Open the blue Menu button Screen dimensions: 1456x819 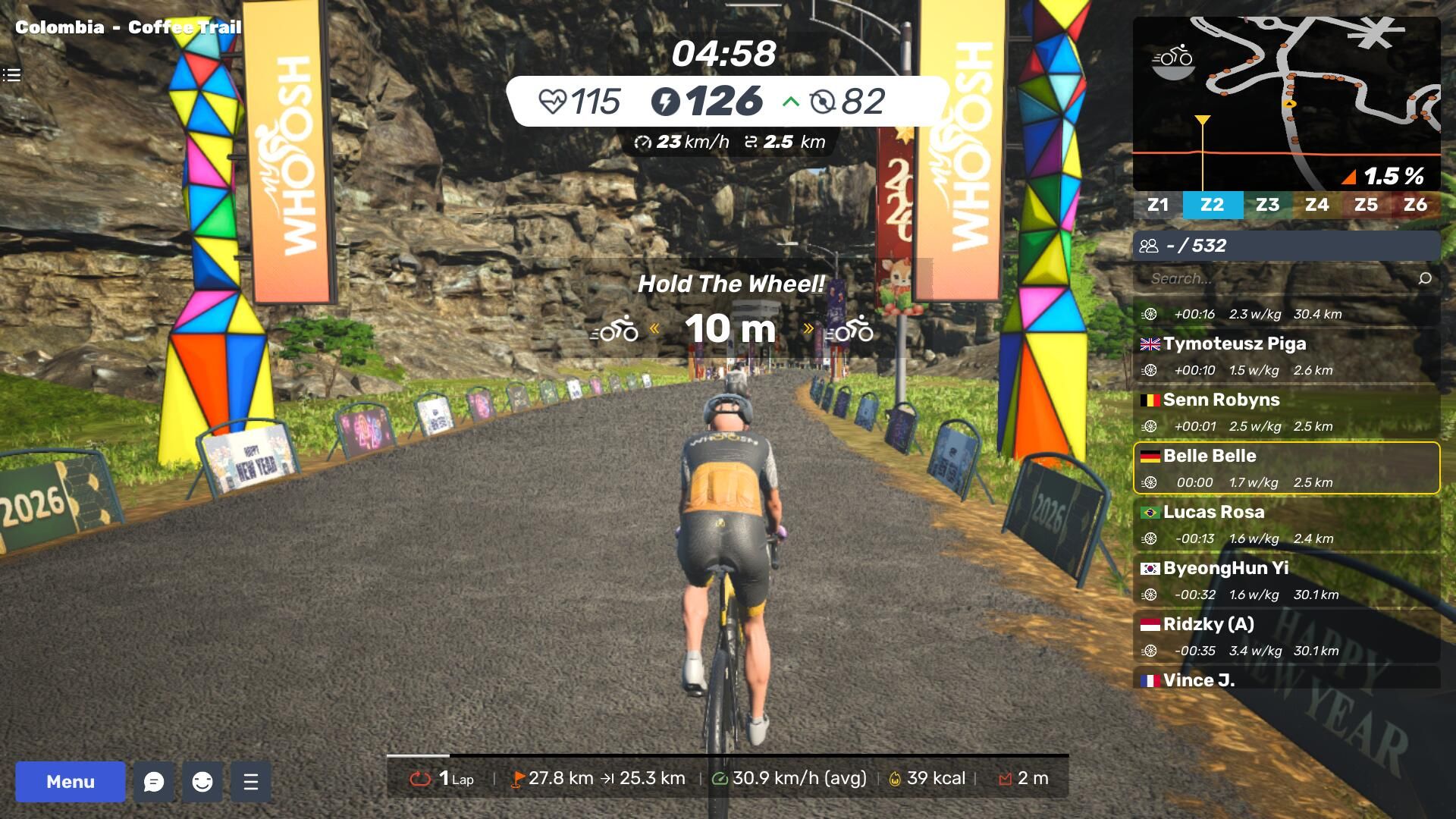71,782
